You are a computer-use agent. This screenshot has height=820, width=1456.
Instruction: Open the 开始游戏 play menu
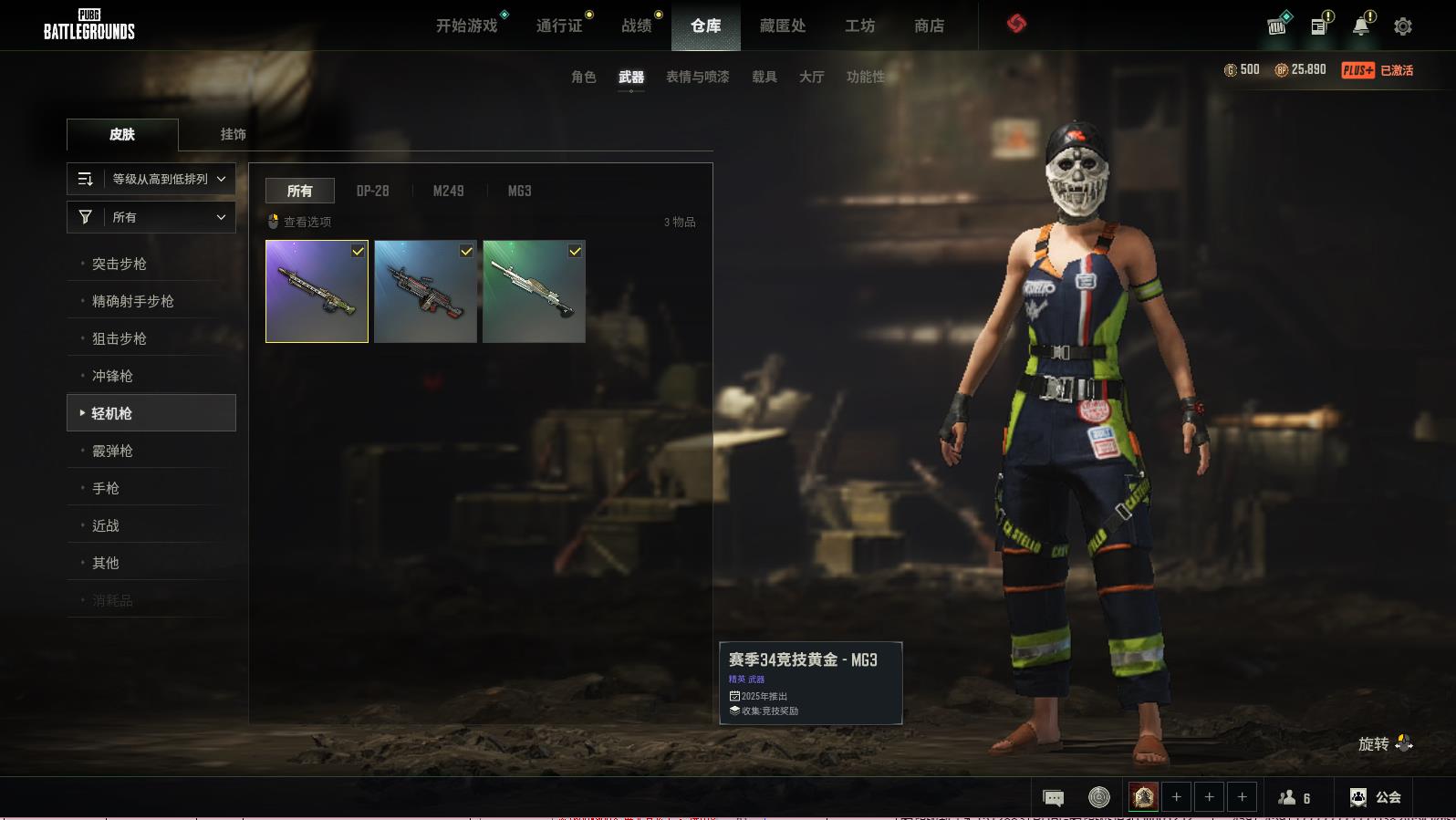coord(466,26)
